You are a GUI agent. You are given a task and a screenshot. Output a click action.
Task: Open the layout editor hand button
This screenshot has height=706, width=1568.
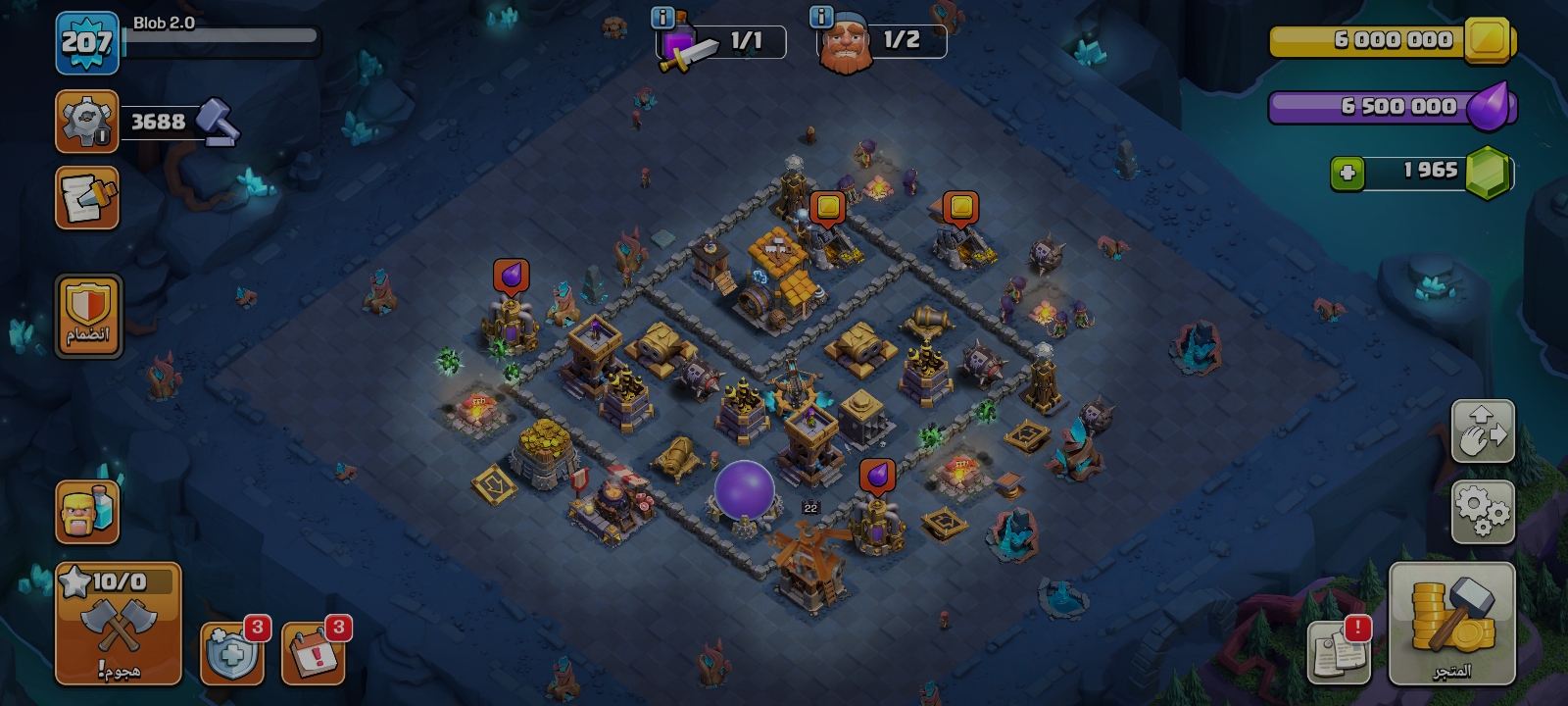[1483, 431]
